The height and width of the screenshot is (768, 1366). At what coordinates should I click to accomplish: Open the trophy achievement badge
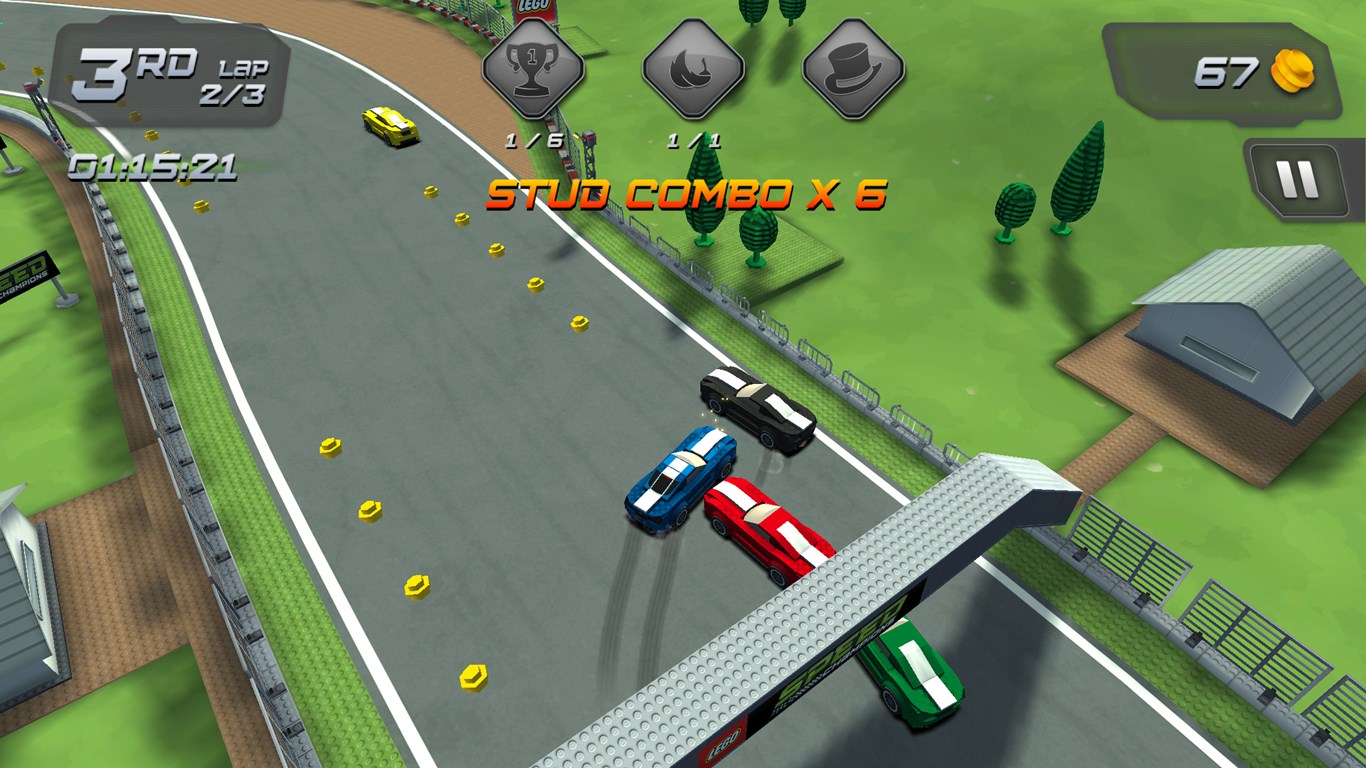tap(535, 70)
